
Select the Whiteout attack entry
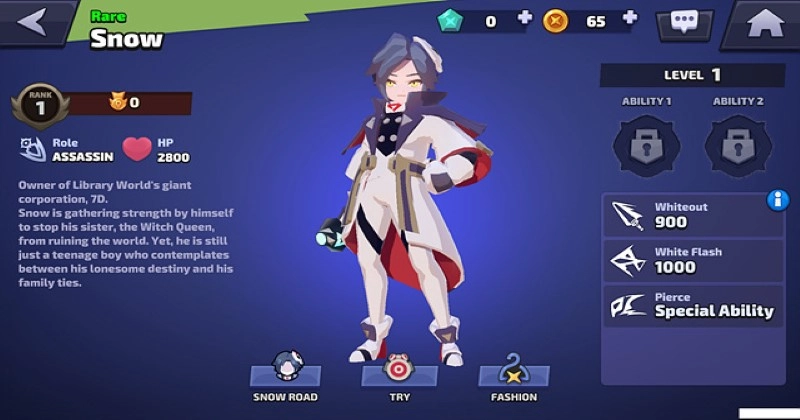[690, 215]
